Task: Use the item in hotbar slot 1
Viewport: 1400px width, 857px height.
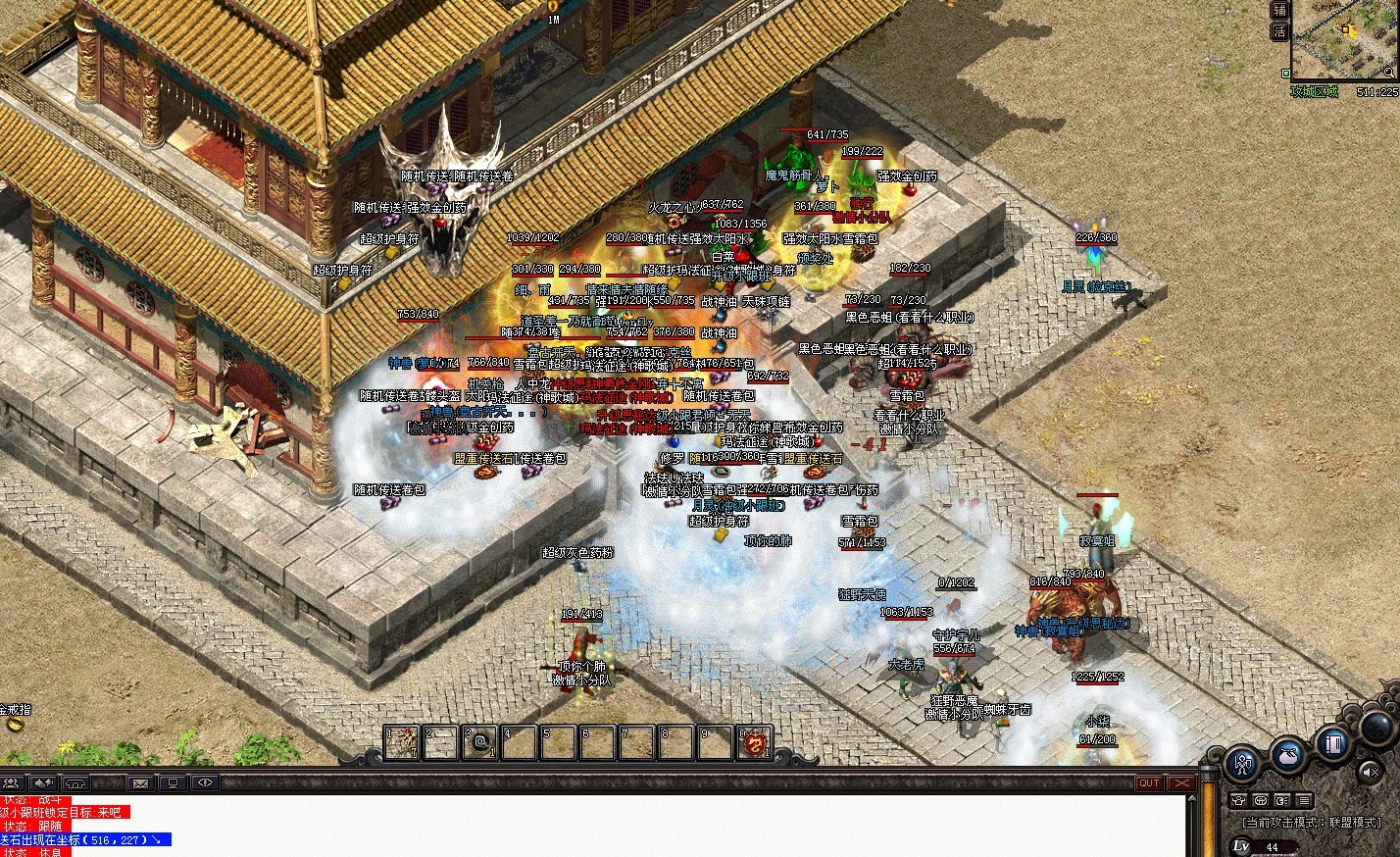Action: [x=401, y=742]
